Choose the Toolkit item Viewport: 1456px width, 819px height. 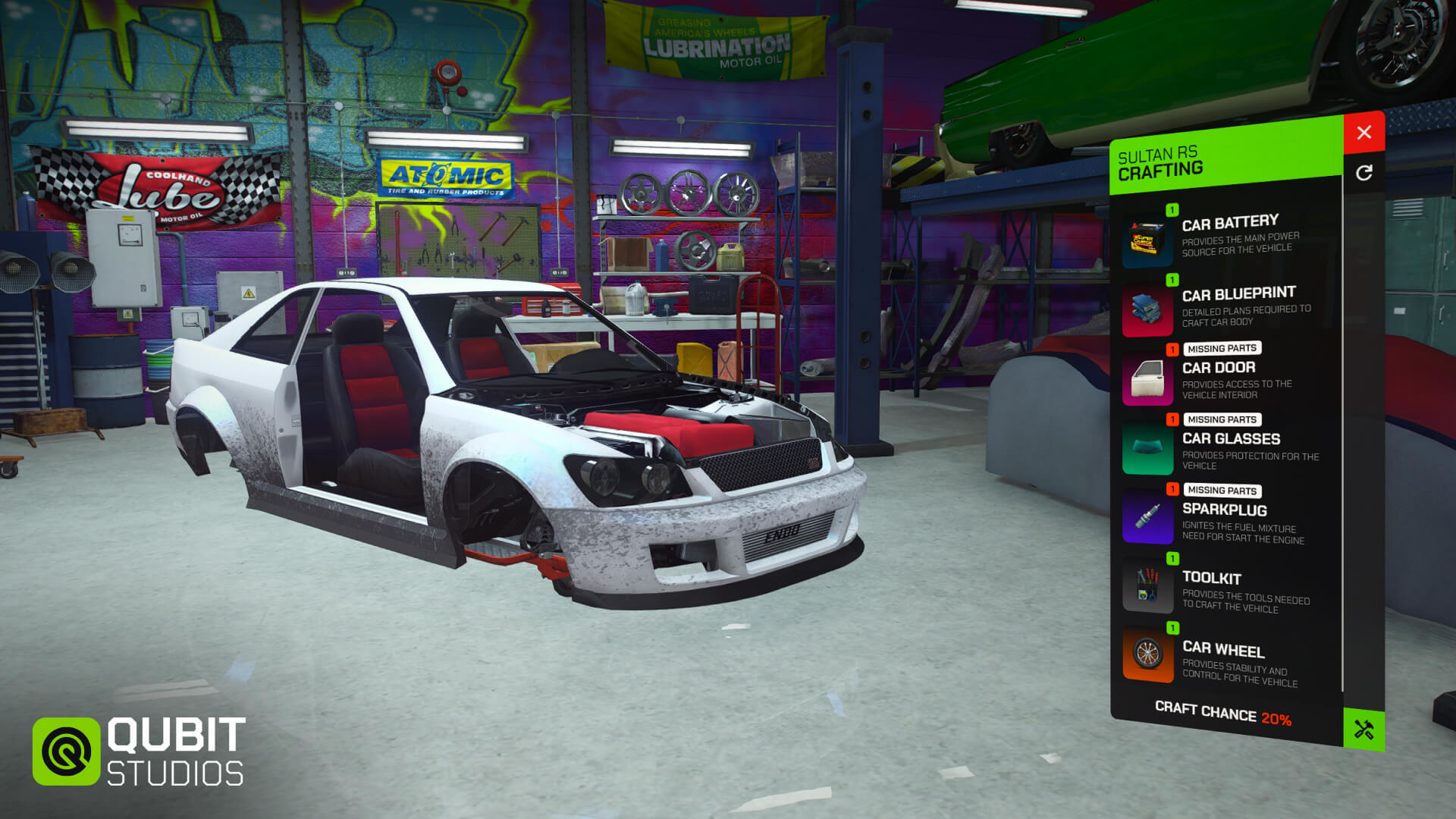pos(1227,588)
